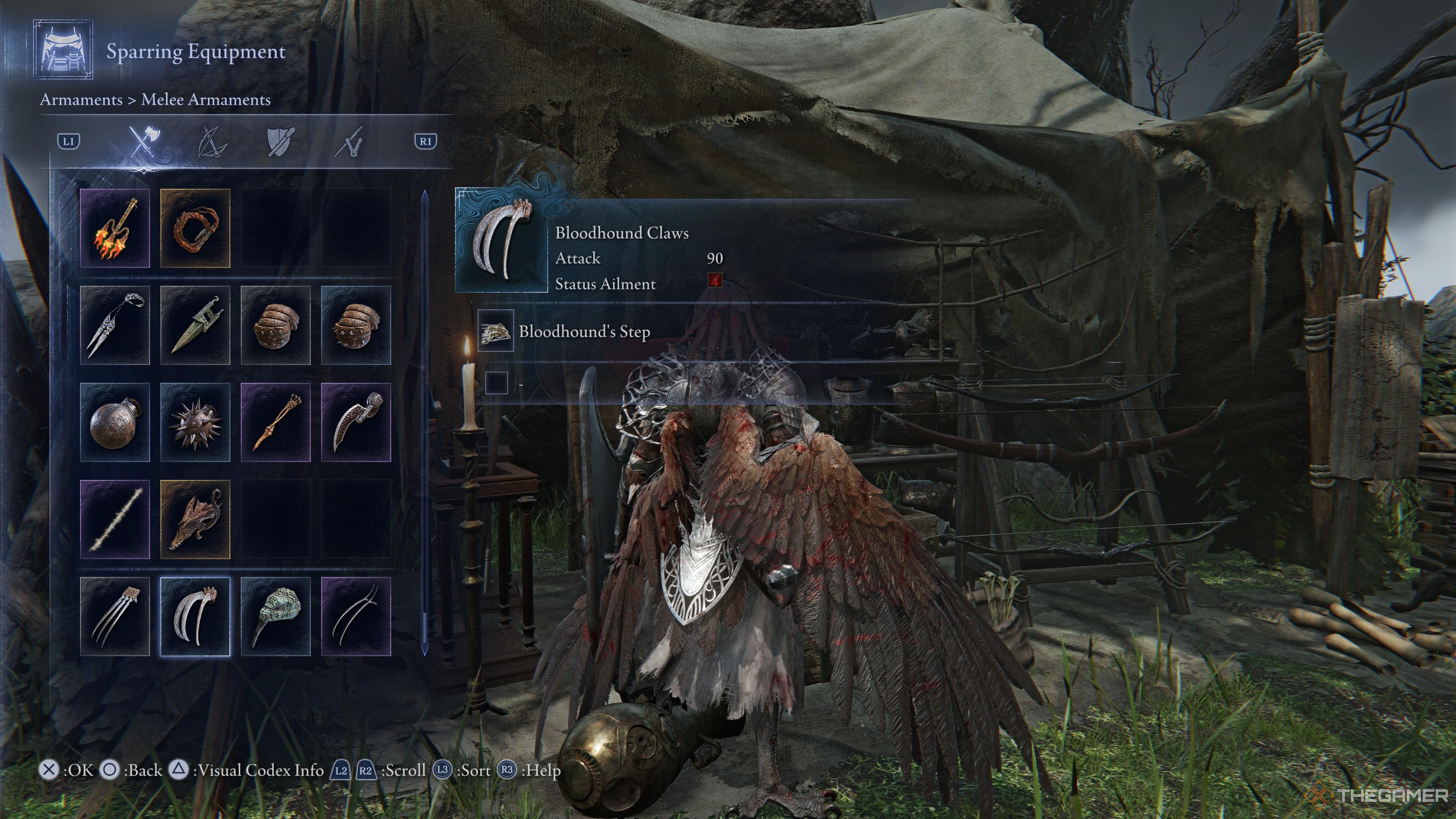Image resolution: width=1456 pixels, height=819 pixels.
Task: Switch to the bow ranged armaments tab
Action: coord(212,141)
